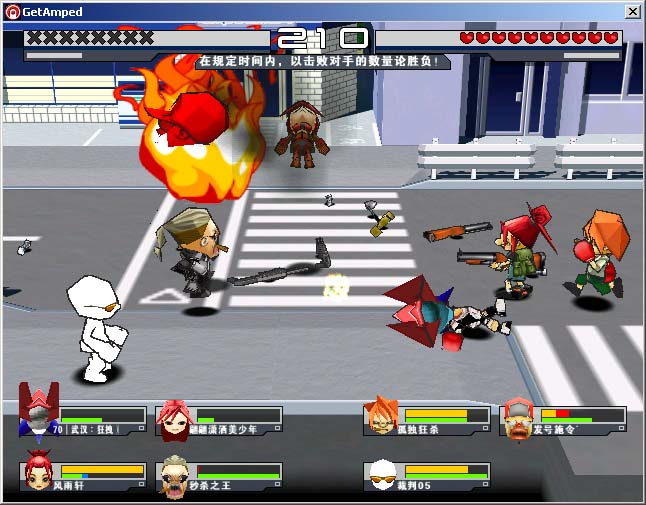The width and height of the screenshot is (646, 505).
Task: Choose the 秒杀之王 player portrait
Action: 176,474
